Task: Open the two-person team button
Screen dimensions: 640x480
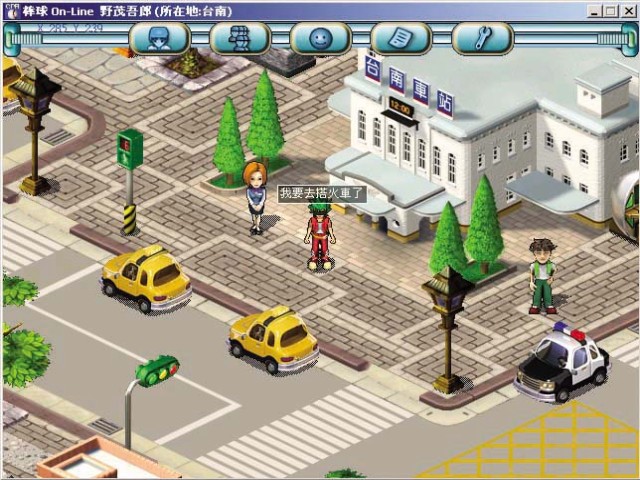Action: [x=240, y=38]
